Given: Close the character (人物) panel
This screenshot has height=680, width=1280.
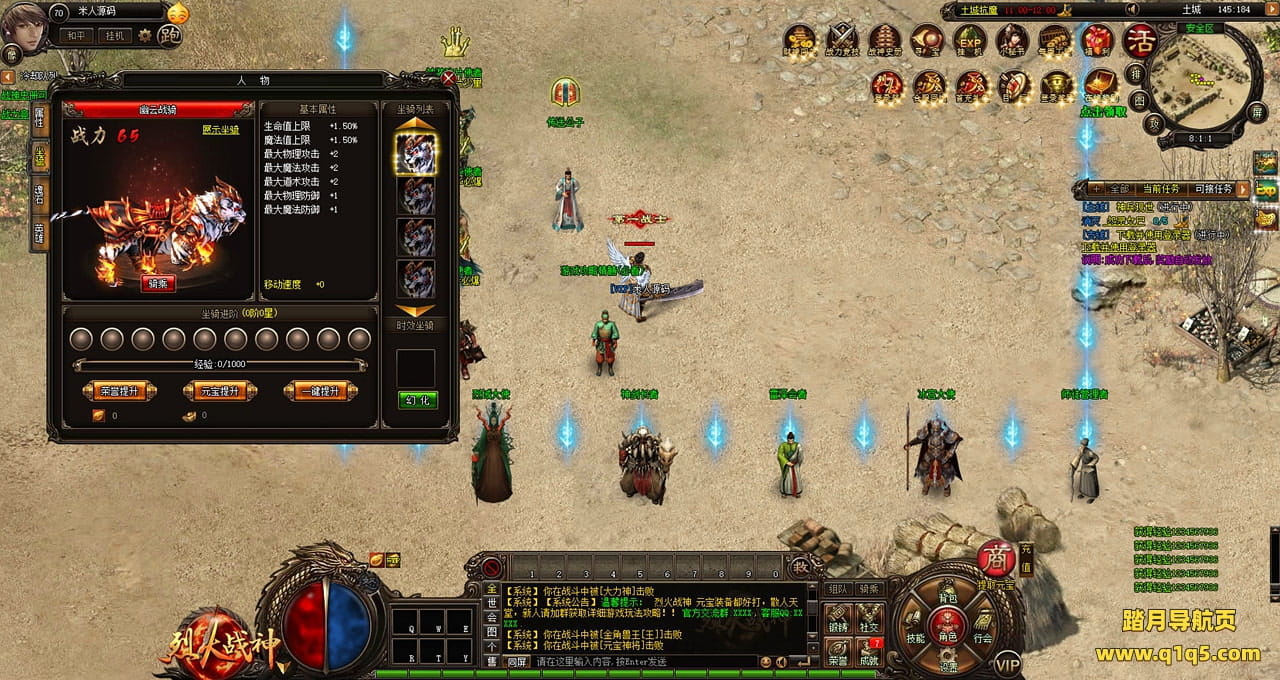Looking at the screenshot, I should coord(448,77).
